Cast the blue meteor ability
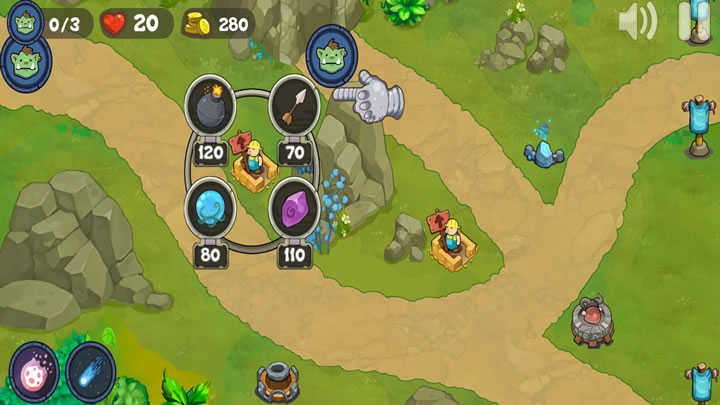The width and height of the screenshot is (720, 405). [91, 372]
